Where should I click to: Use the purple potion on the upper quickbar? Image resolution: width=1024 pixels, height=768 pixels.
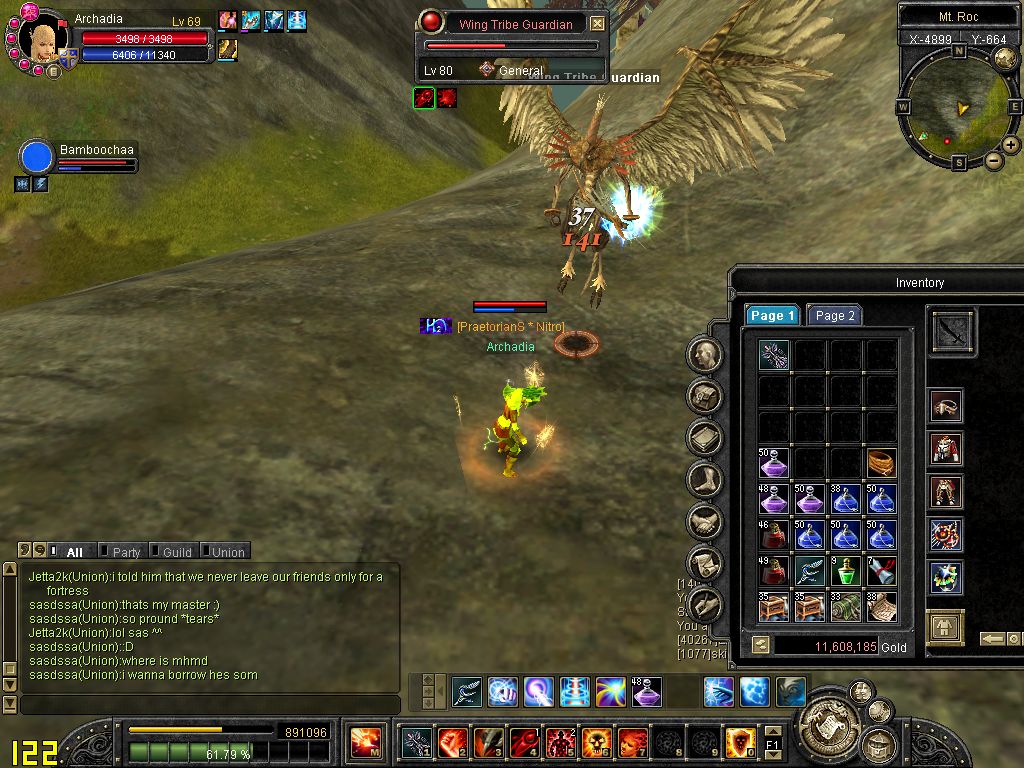(647, 691)
